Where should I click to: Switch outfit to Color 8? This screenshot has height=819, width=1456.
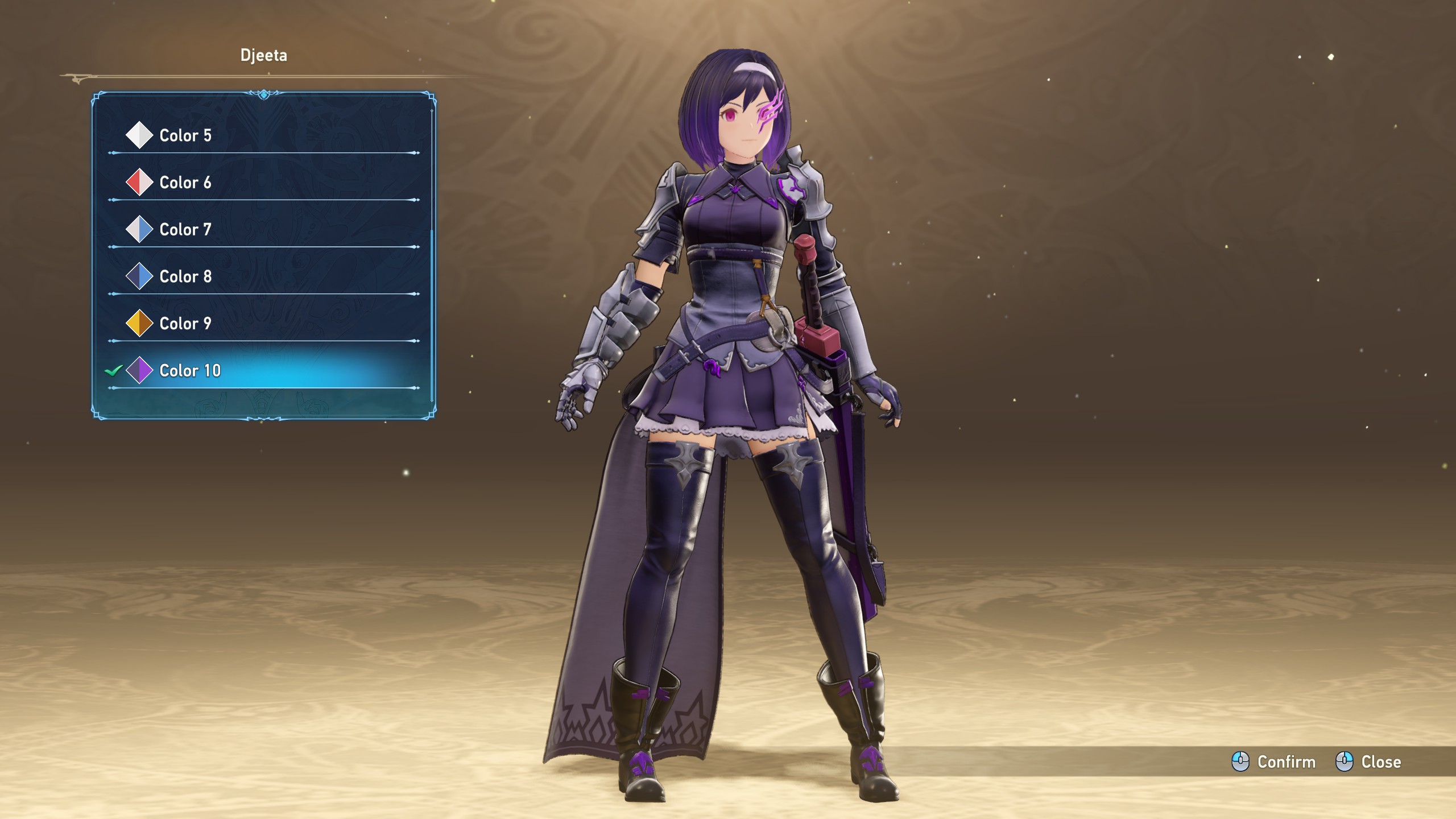pyautogui.click(x=185, y=276)
